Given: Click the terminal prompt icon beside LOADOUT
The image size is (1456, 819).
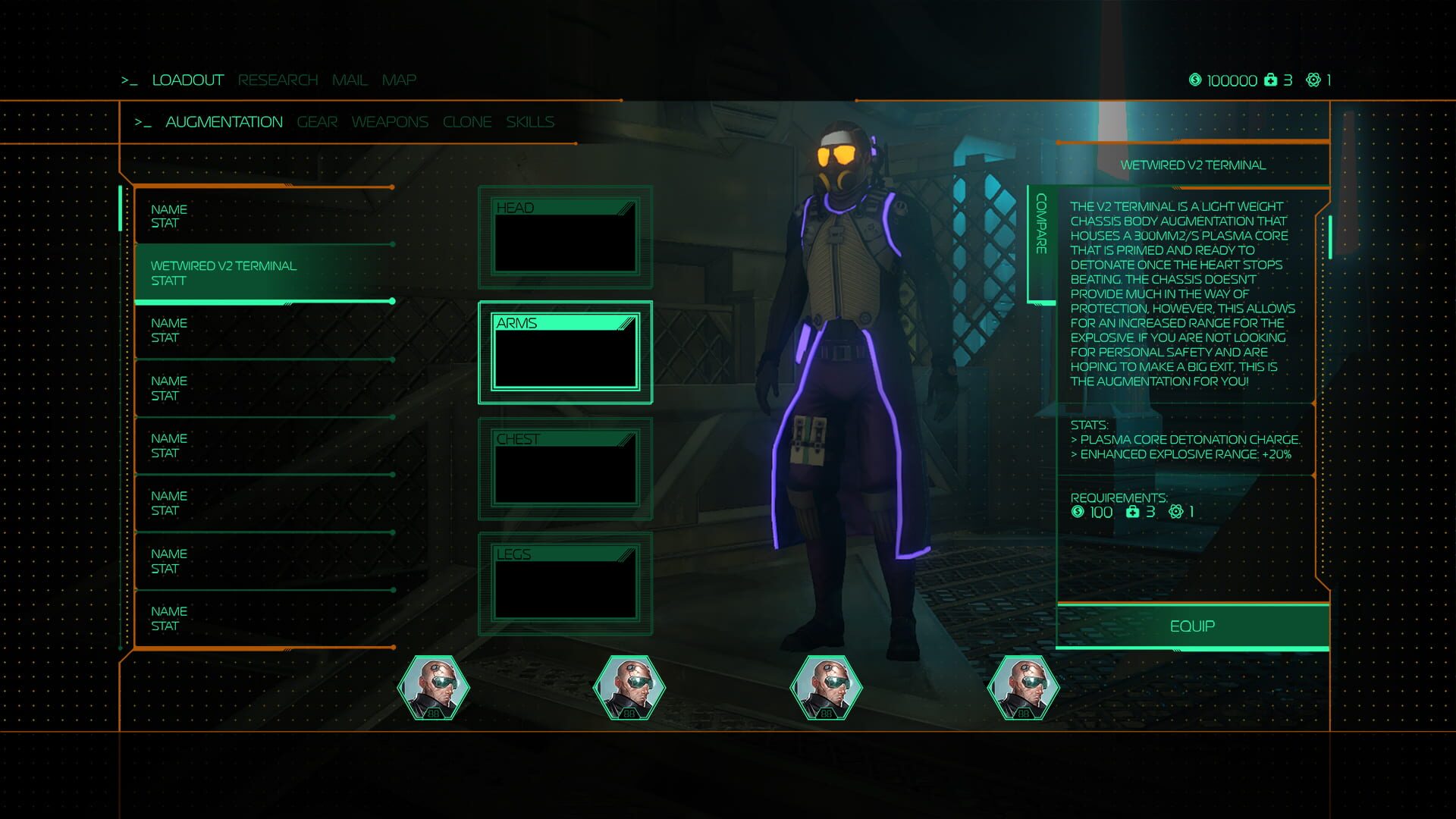Looking at the screenshot, I should (x=130, y=80).
